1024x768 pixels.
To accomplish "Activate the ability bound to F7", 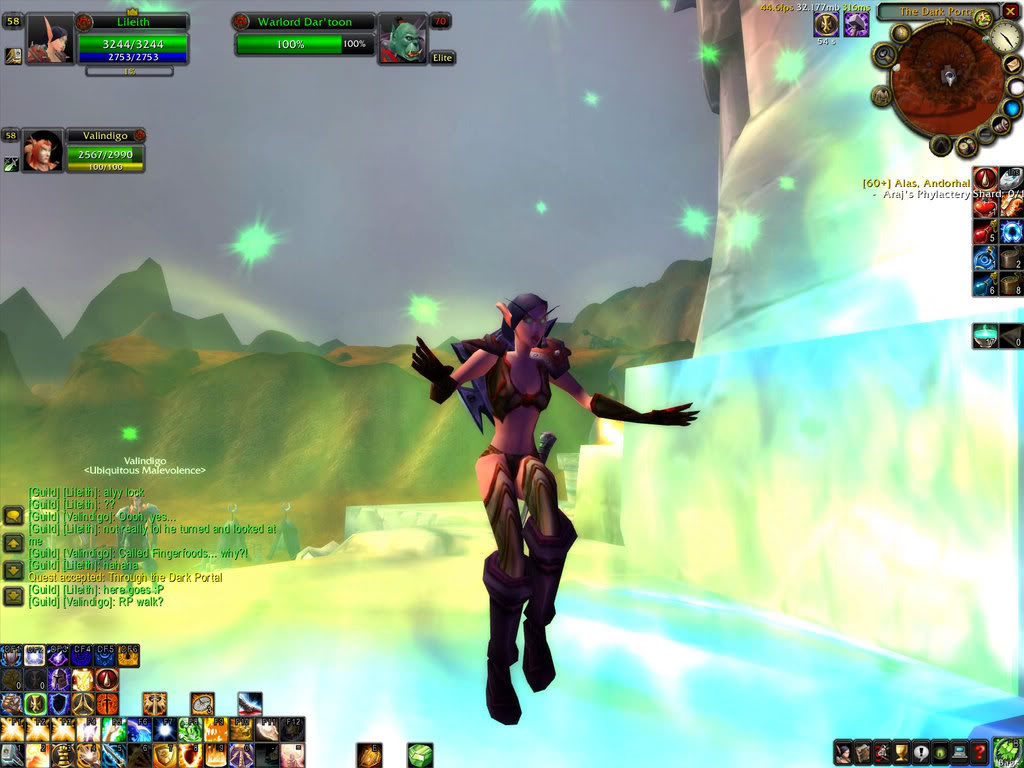I will pos(166,730).
